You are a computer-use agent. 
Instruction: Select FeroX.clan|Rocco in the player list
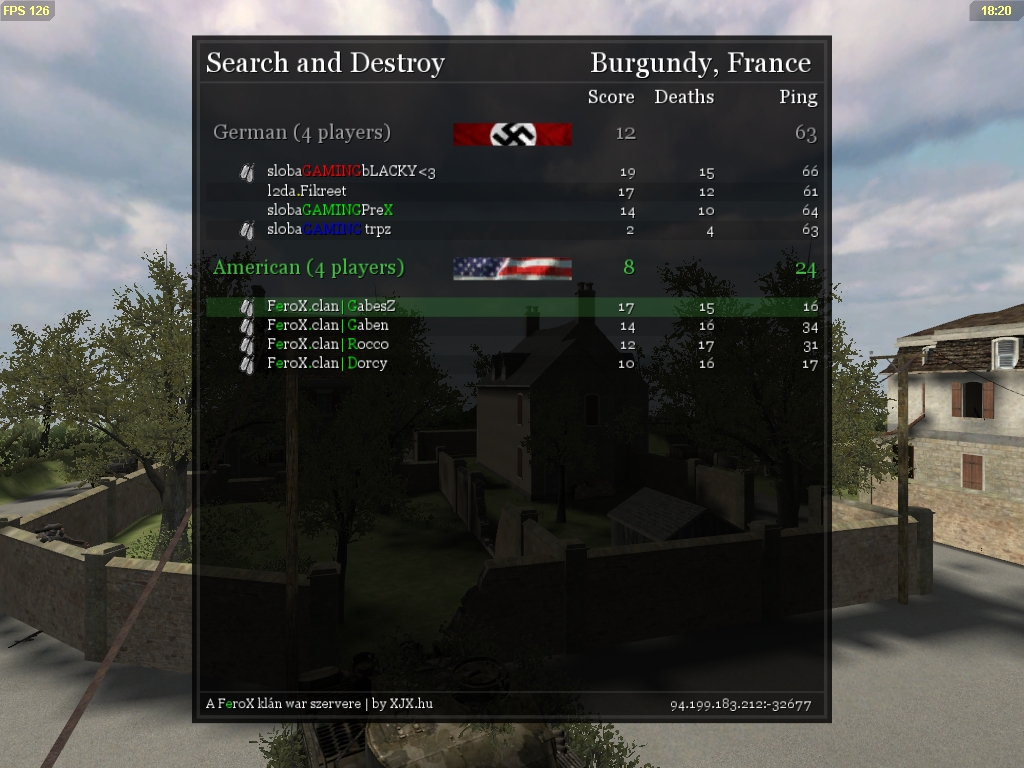(x=328, y=344)
